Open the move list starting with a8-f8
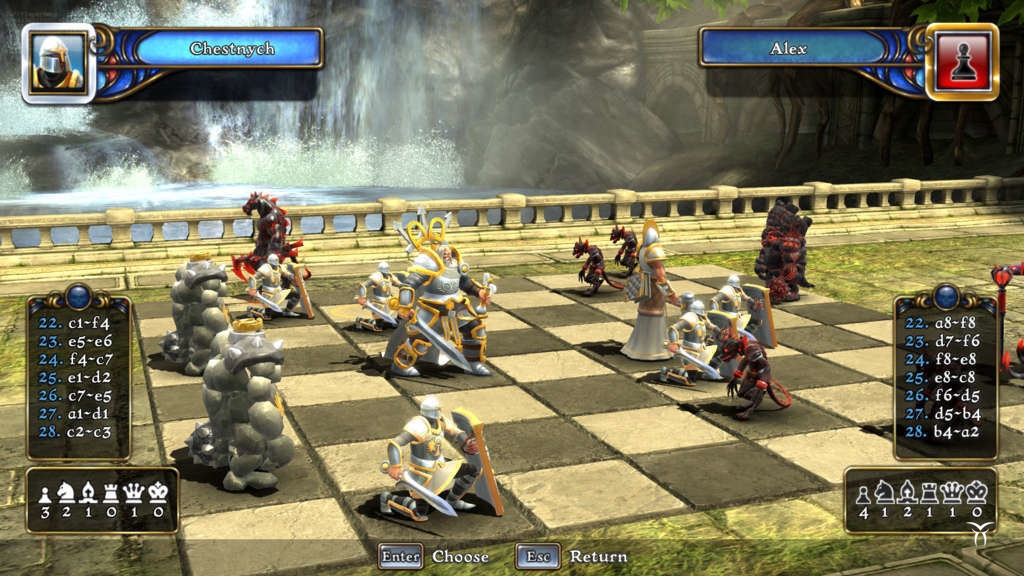This screenshot has height=576, width=1024. (945, 377)
